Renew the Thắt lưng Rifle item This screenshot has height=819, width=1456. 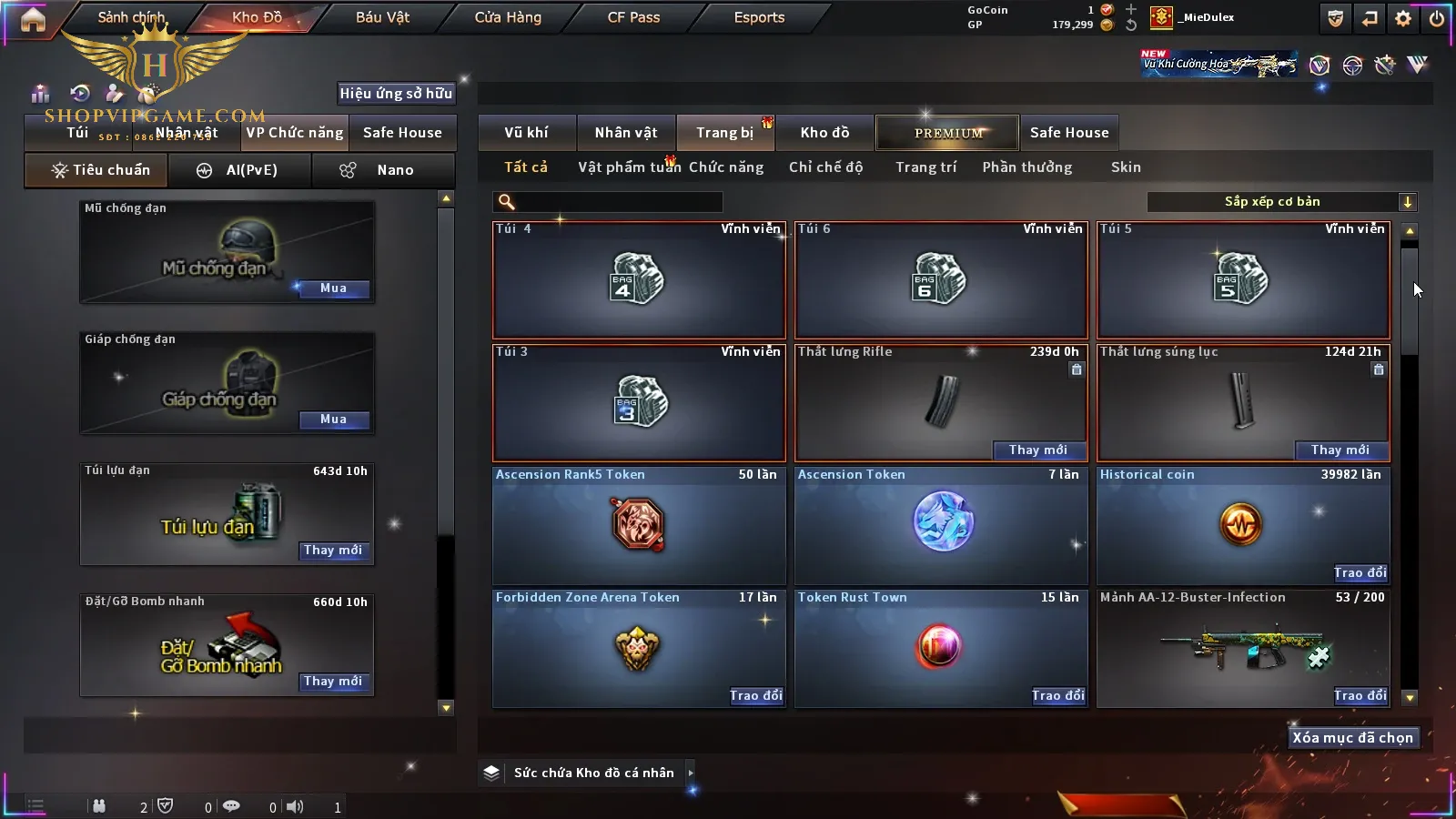click(x=1037, y=450)
